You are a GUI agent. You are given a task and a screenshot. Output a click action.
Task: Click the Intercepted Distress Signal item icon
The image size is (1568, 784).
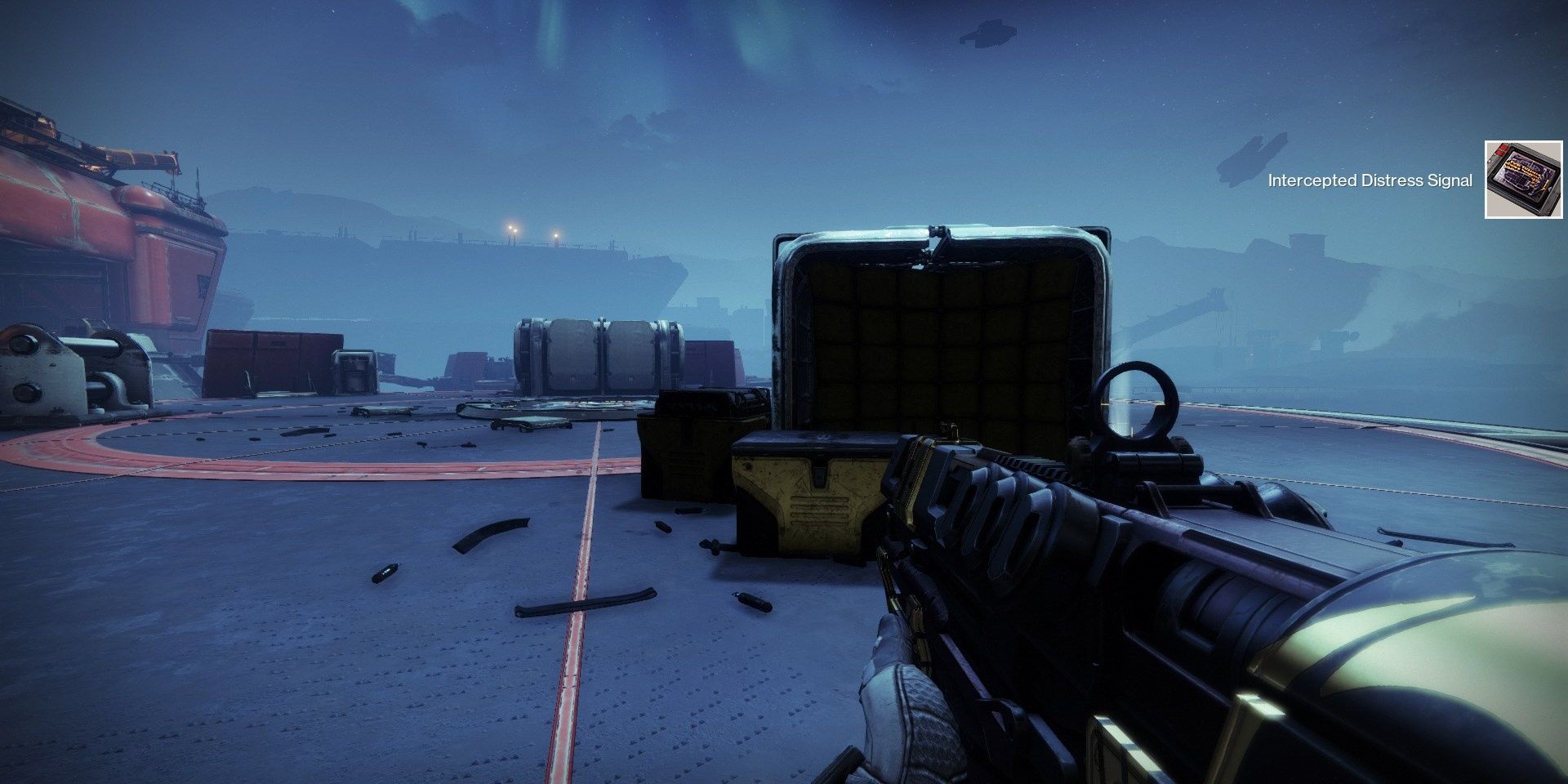point(1522,180)
